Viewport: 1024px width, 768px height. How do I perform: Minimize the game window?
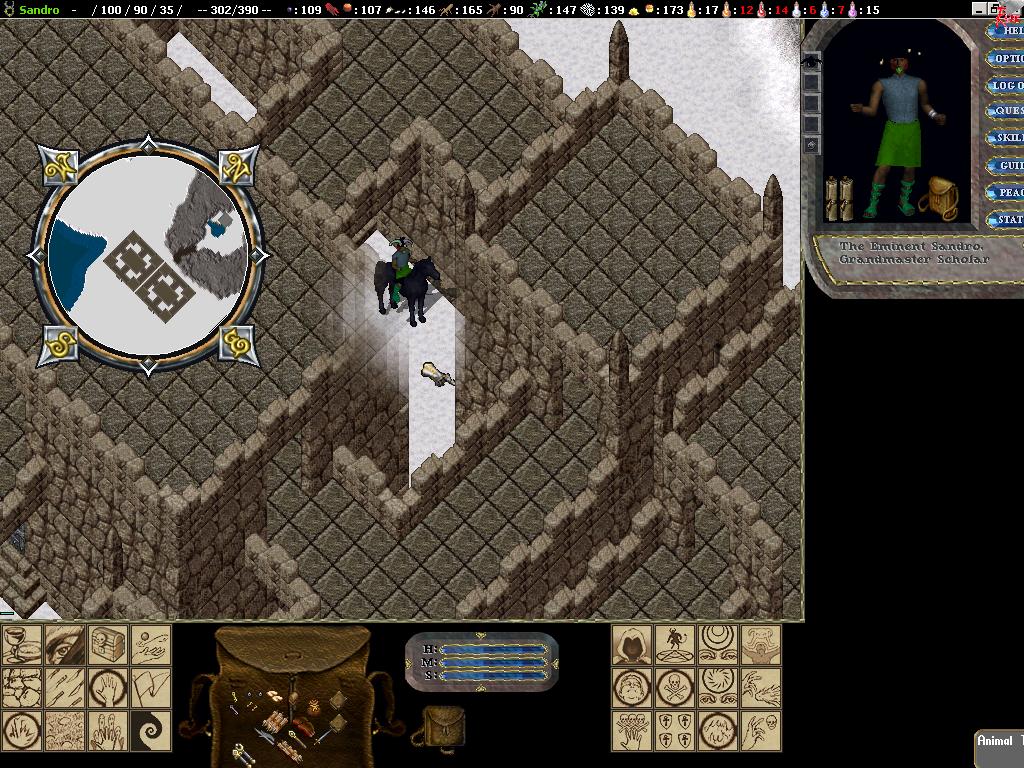tap(981, 9)
